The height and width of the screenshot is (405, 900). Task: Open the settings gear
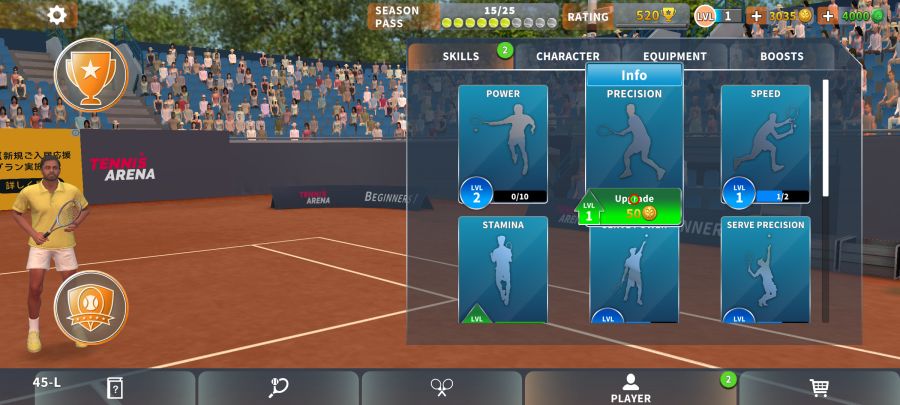pyautogui.click(x=57, y=15)
